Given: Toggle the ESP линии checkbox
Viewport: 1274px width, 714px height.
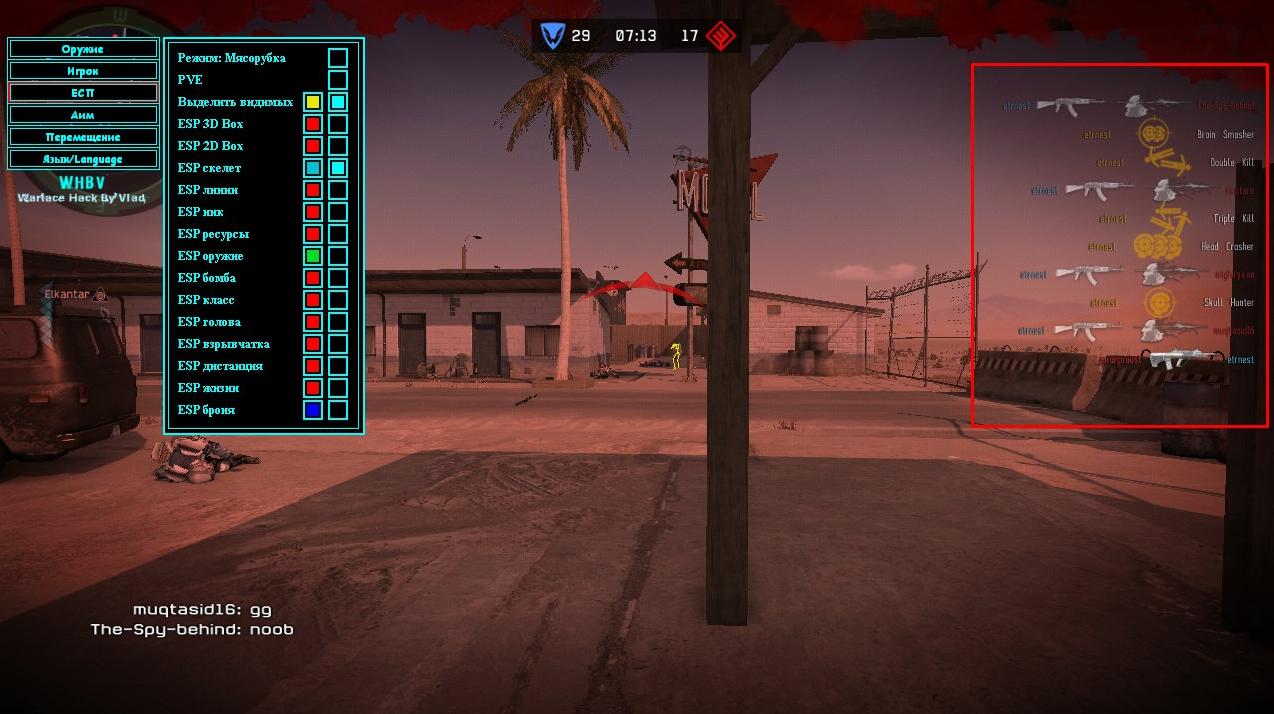Looking at the screenshot, I should (x=338, y=190).
